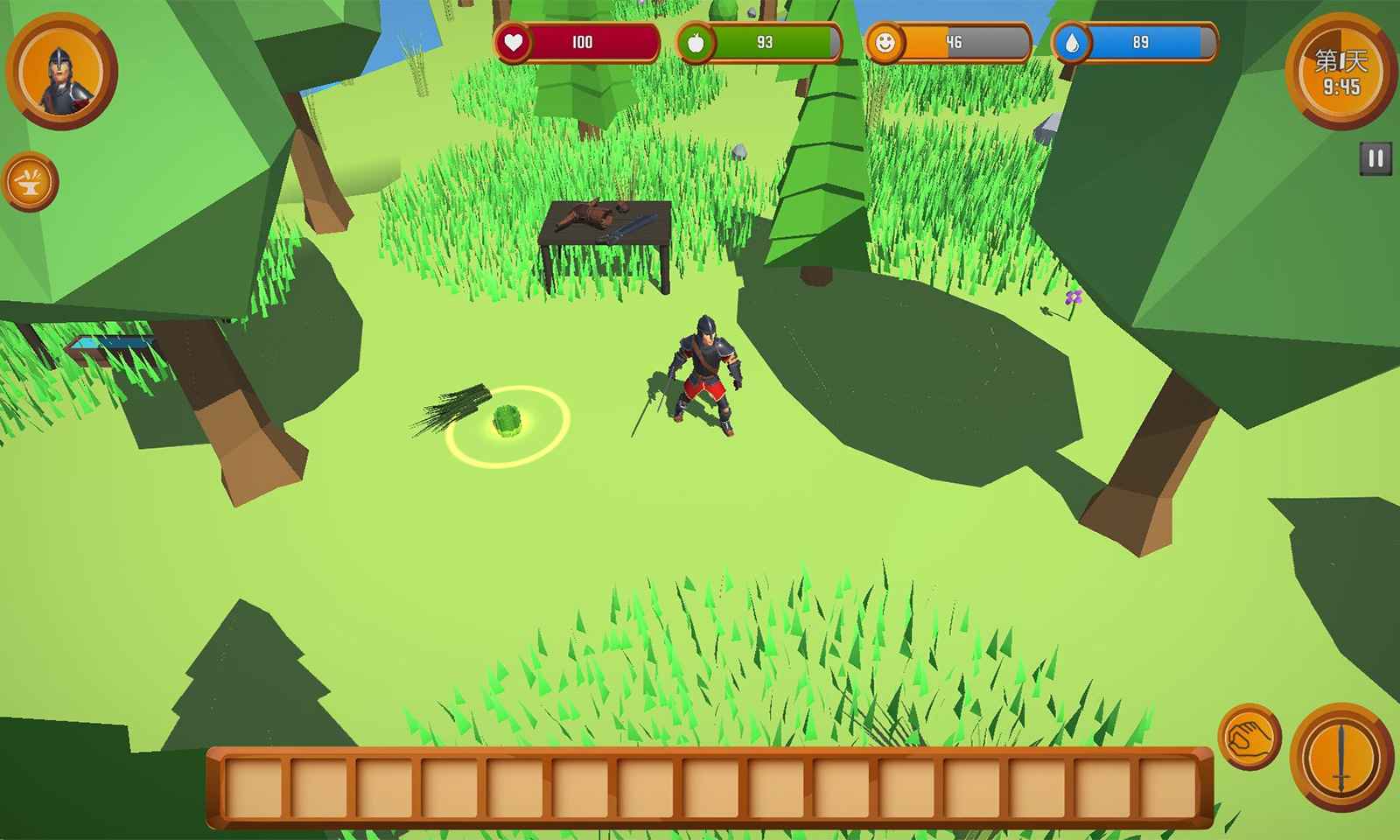This screenshot has width=1400, height=840.
Task: Tap the sword attack button
Action: point(1340,757)
